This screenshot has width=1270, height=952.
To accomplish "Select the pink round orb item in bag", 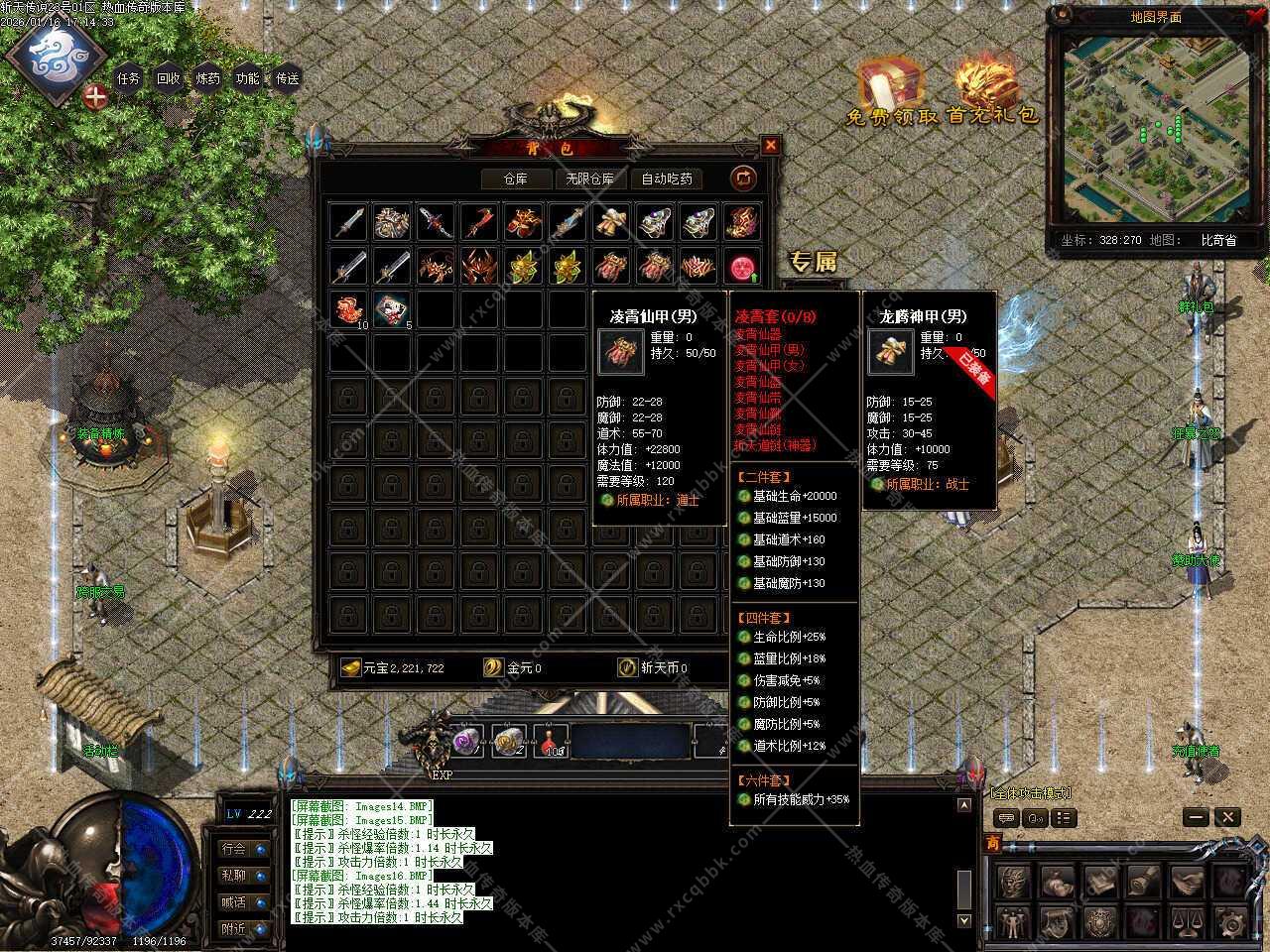I will coord(742,267).
